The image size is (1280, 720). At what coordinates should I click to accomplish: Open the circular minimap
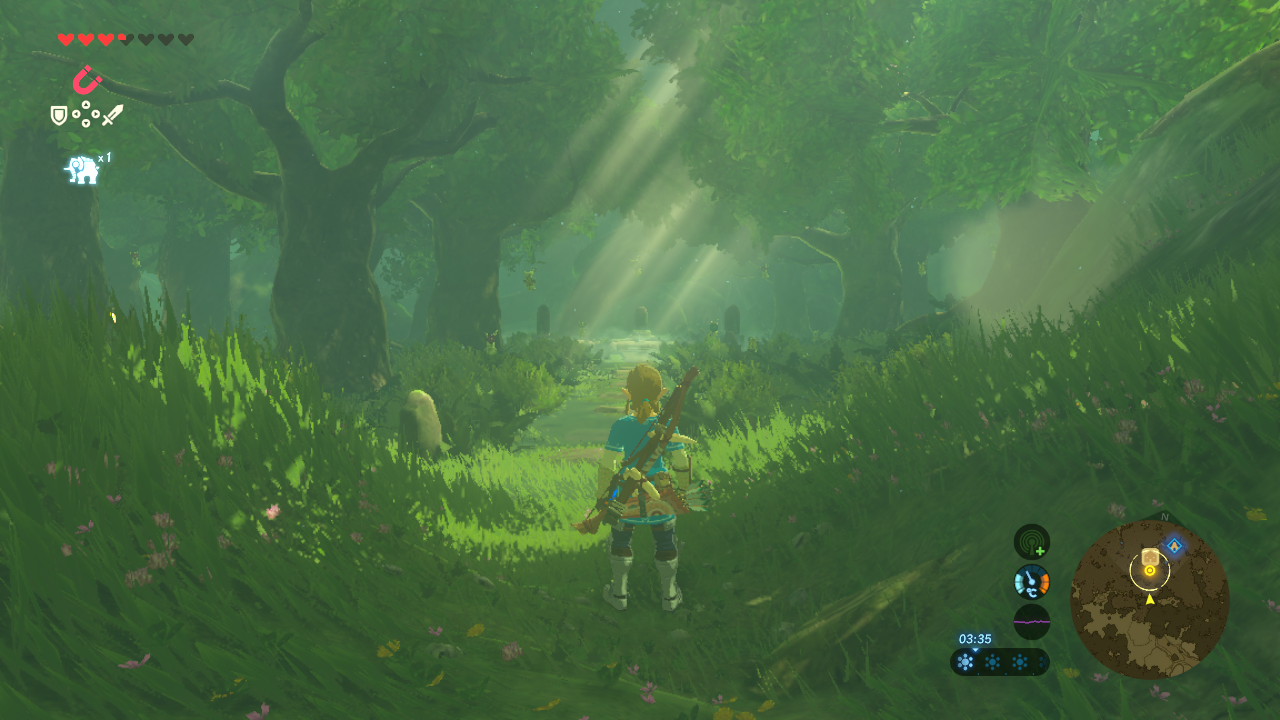(x=1149, y=599)
